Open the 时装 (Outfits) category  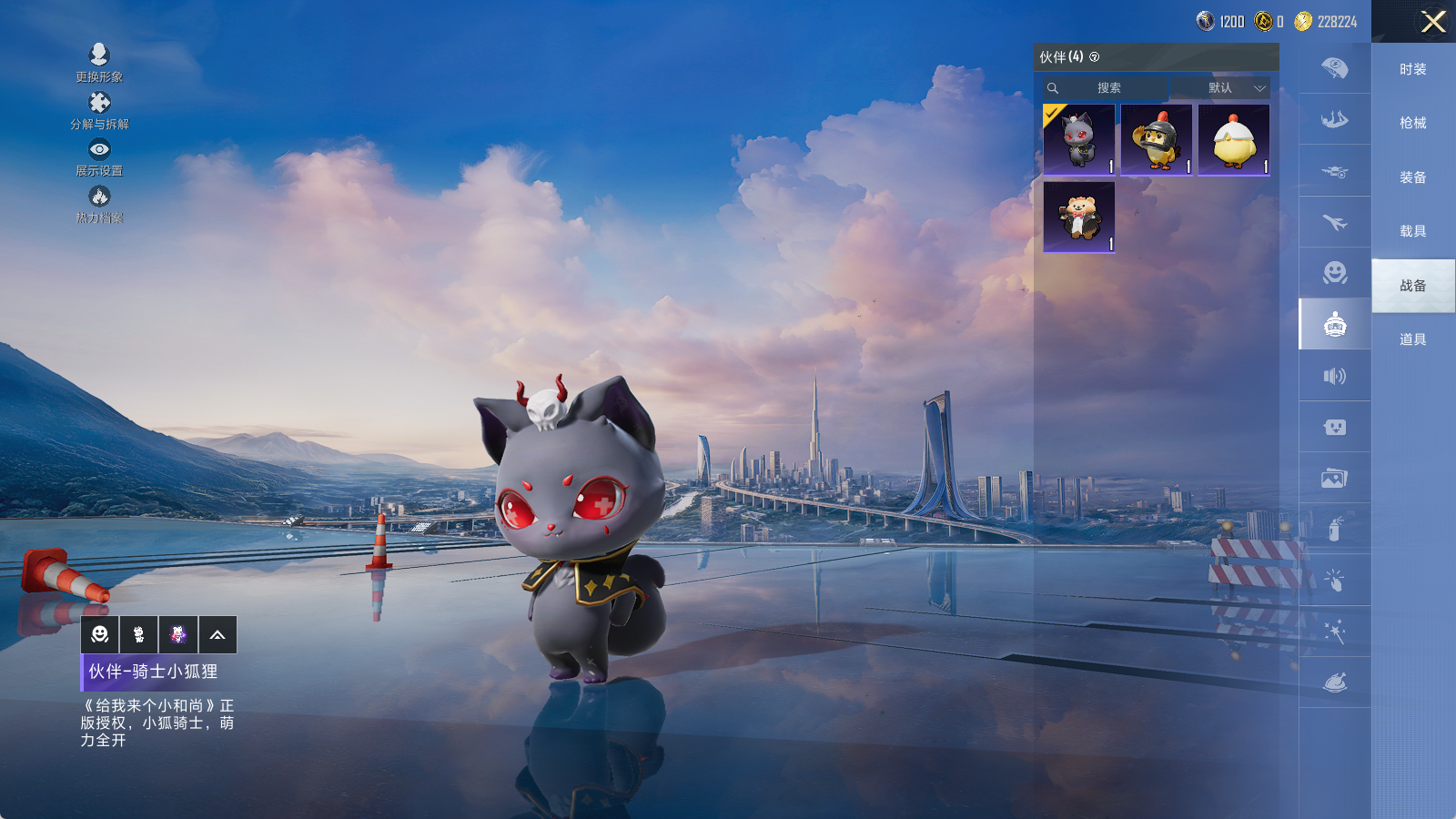[1412, 69]
